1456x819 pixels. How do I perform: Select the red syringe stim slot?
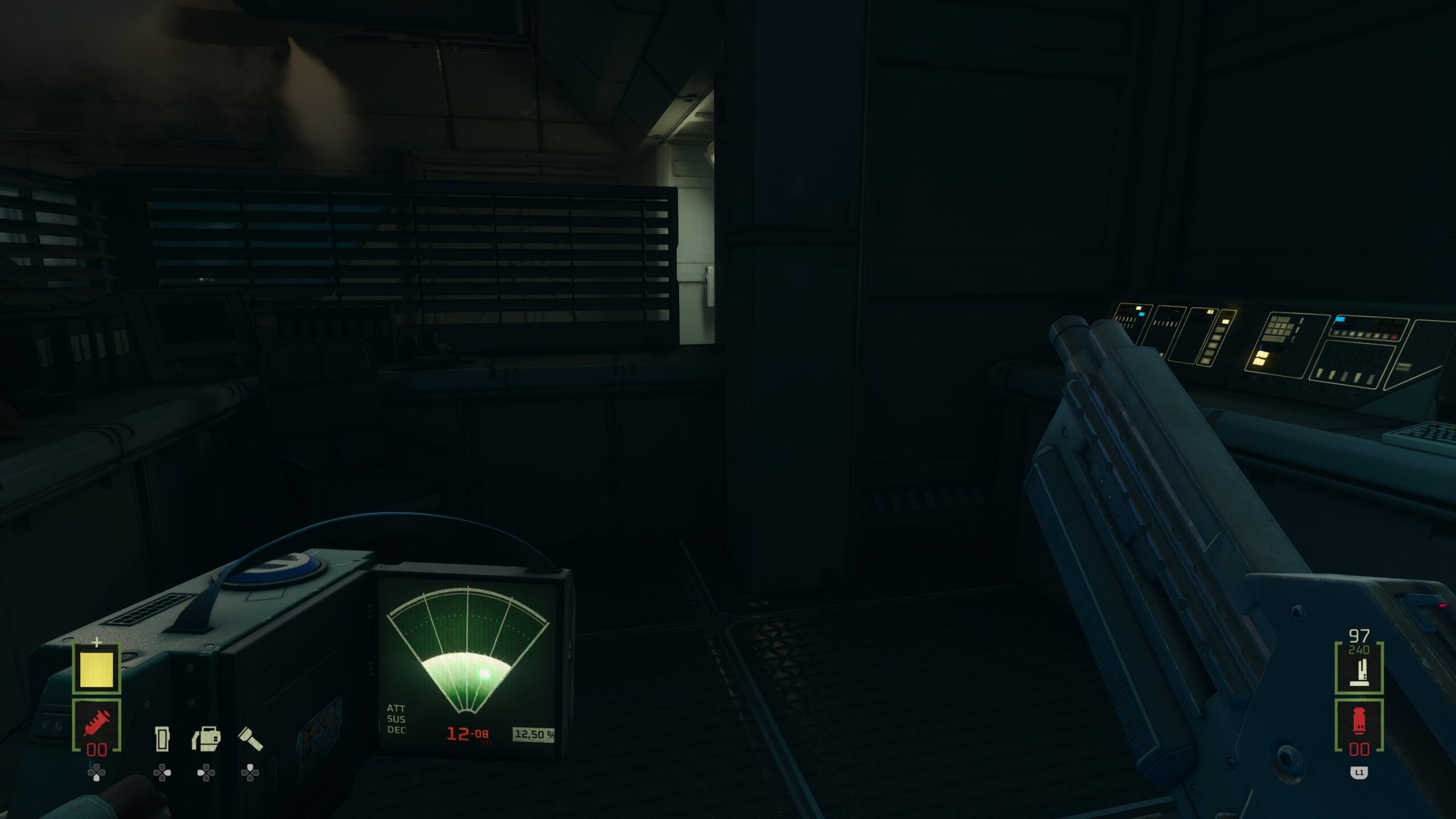point(97,725)
